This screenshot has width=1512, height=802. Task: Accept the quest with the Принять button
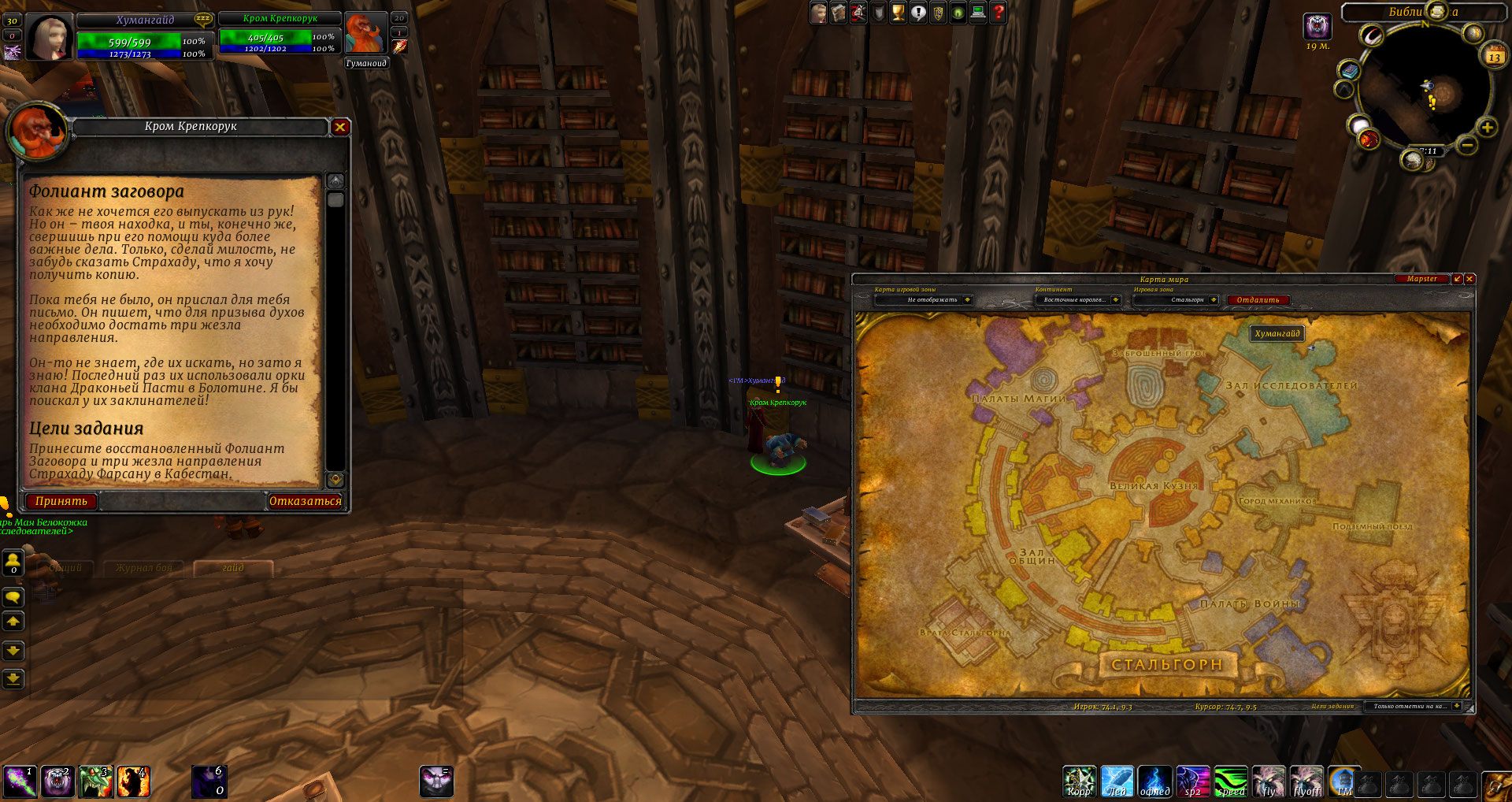point(61,501)
